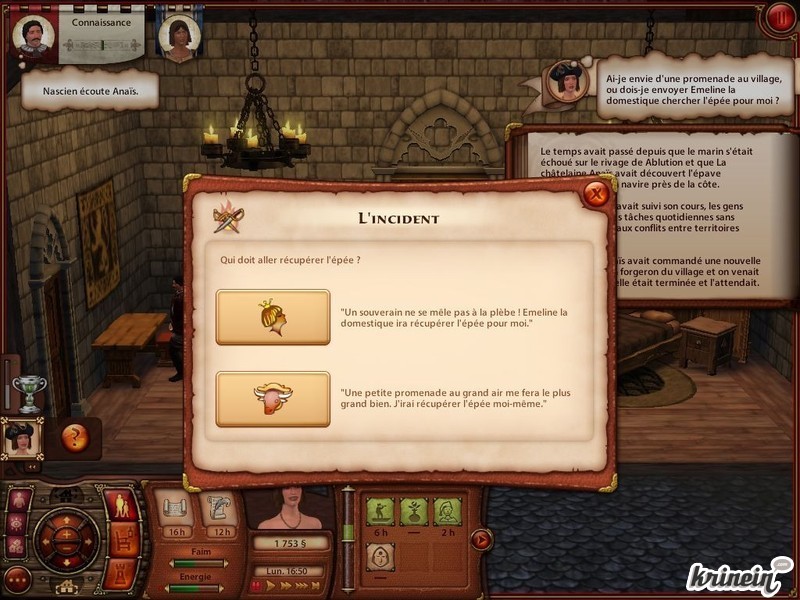Click the speech portrait beside the quest question
Viewport: 800px width, 600px height.
567,81
